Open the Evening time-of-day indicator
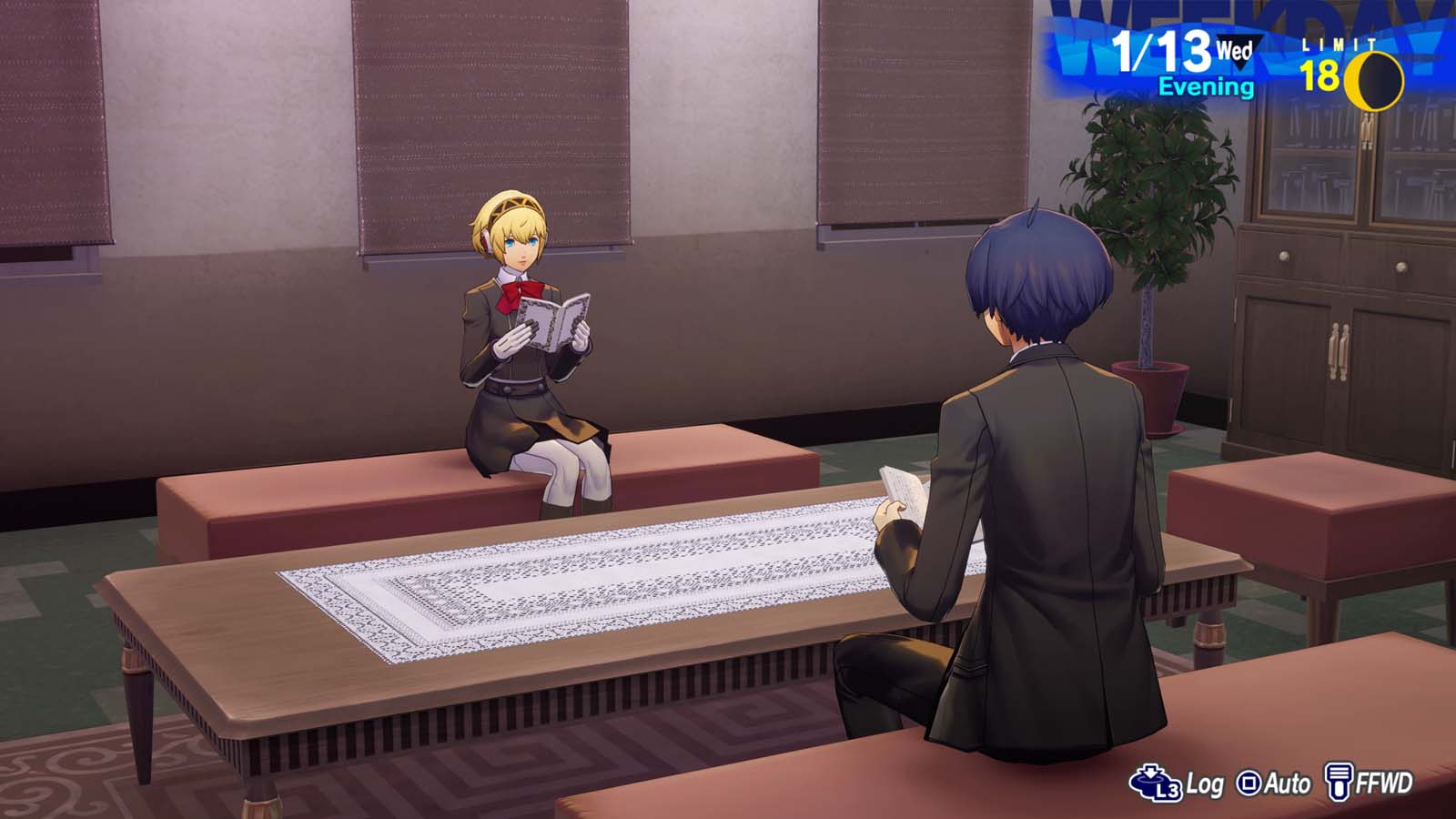The height and width of the screenshot is (819, 1456). coord(1205,86)
